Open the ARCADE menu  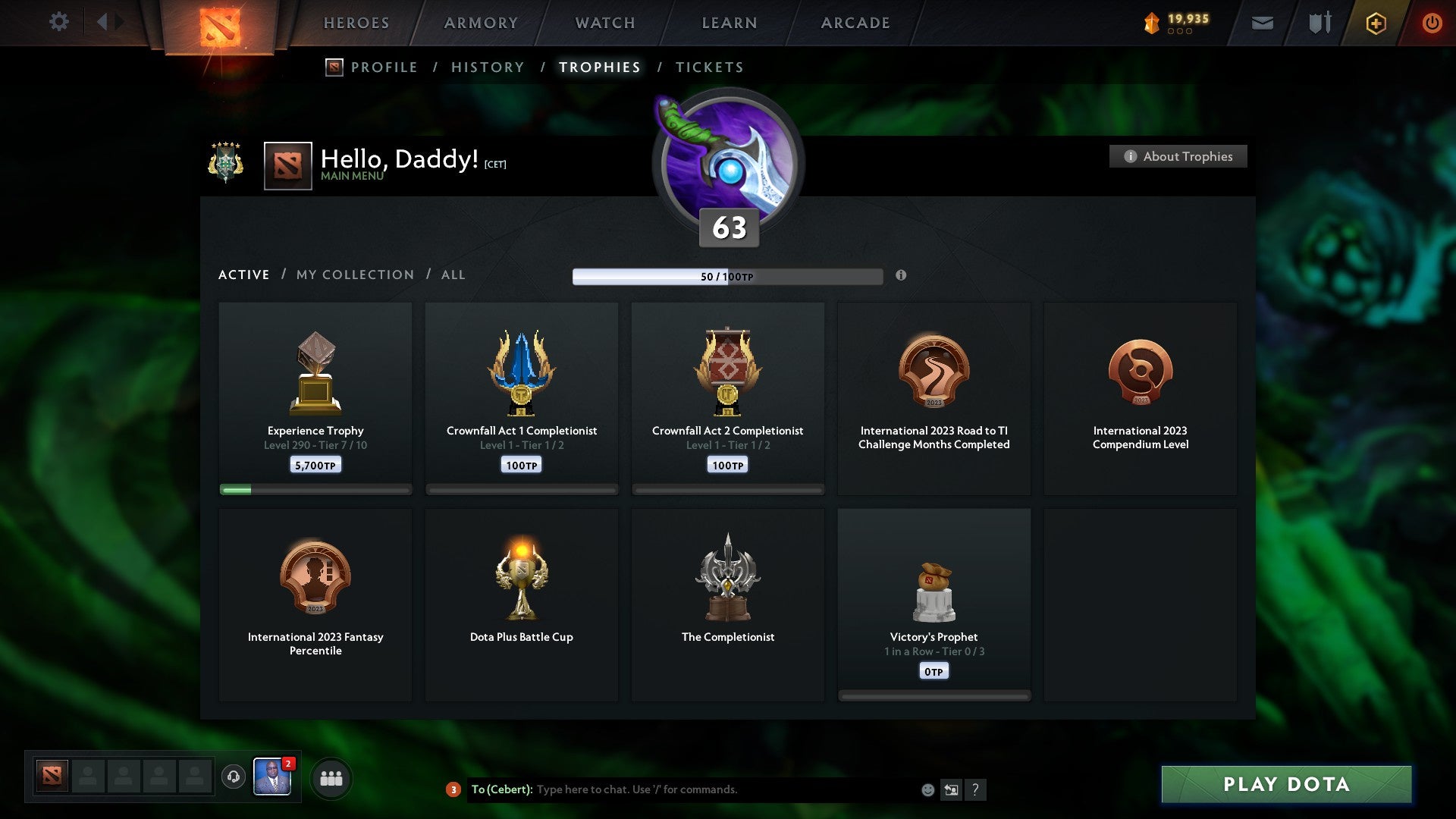[x=855, y=23]
